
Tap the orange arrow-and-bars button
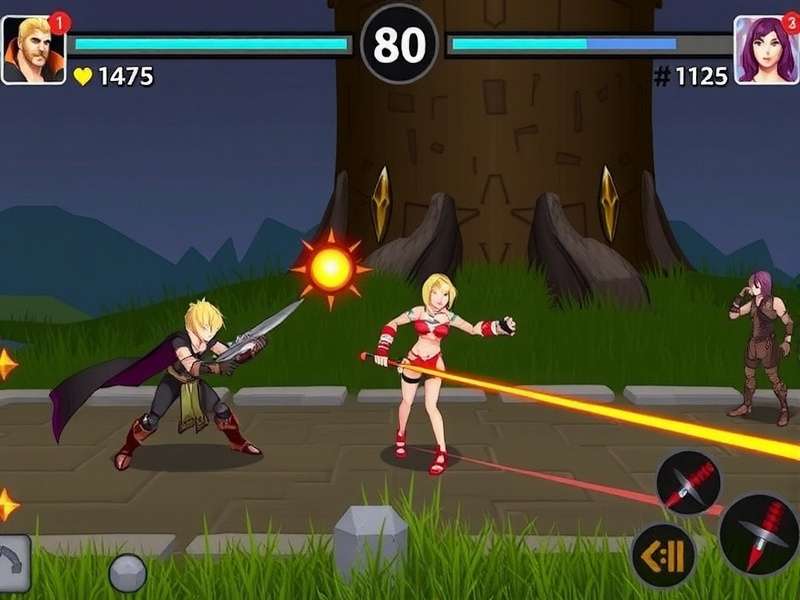tap(664, 555)
